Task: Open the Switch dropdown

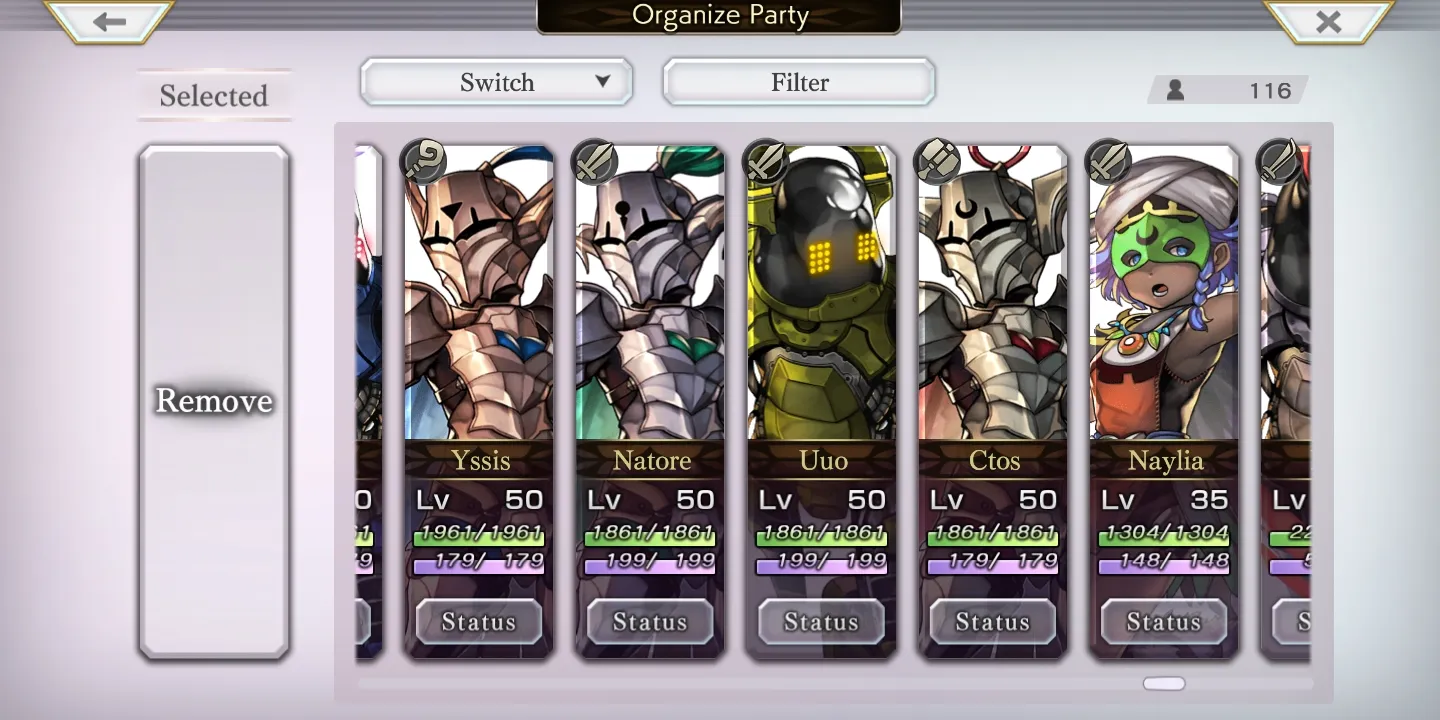Action: (x=497, y=82)
